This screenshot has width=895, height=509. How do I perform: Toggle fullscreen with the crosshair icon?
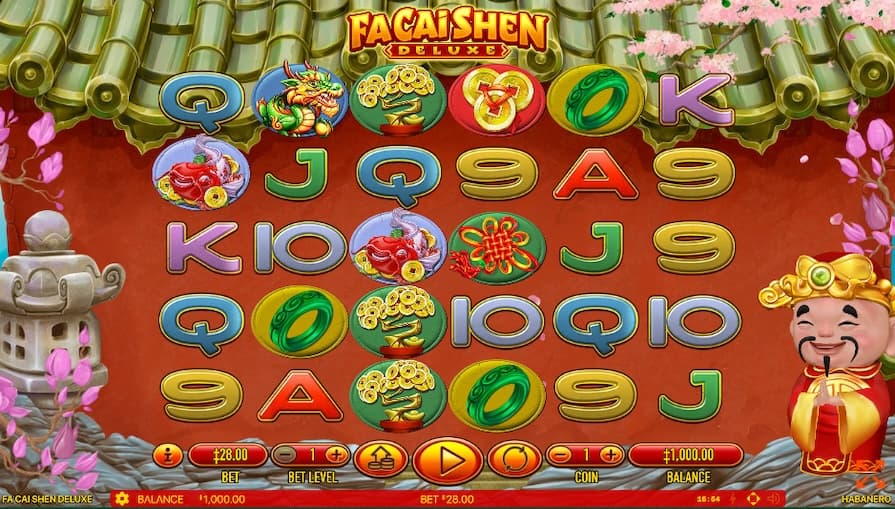pyautogui.click(x=753, y=498)
